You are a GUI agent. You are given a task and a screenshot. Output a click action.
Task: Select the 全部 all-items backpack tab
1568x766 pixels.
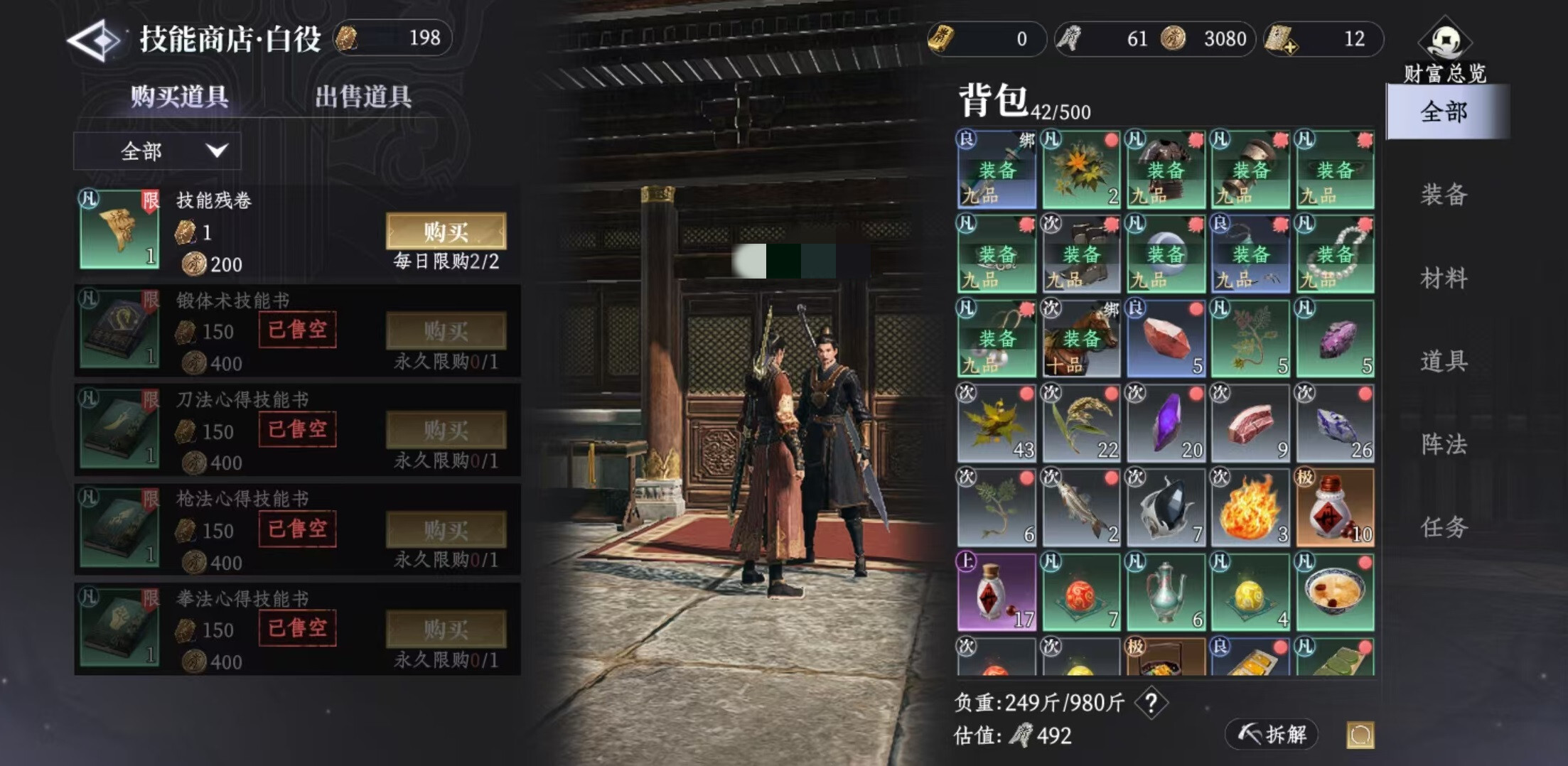point(1444,112)
